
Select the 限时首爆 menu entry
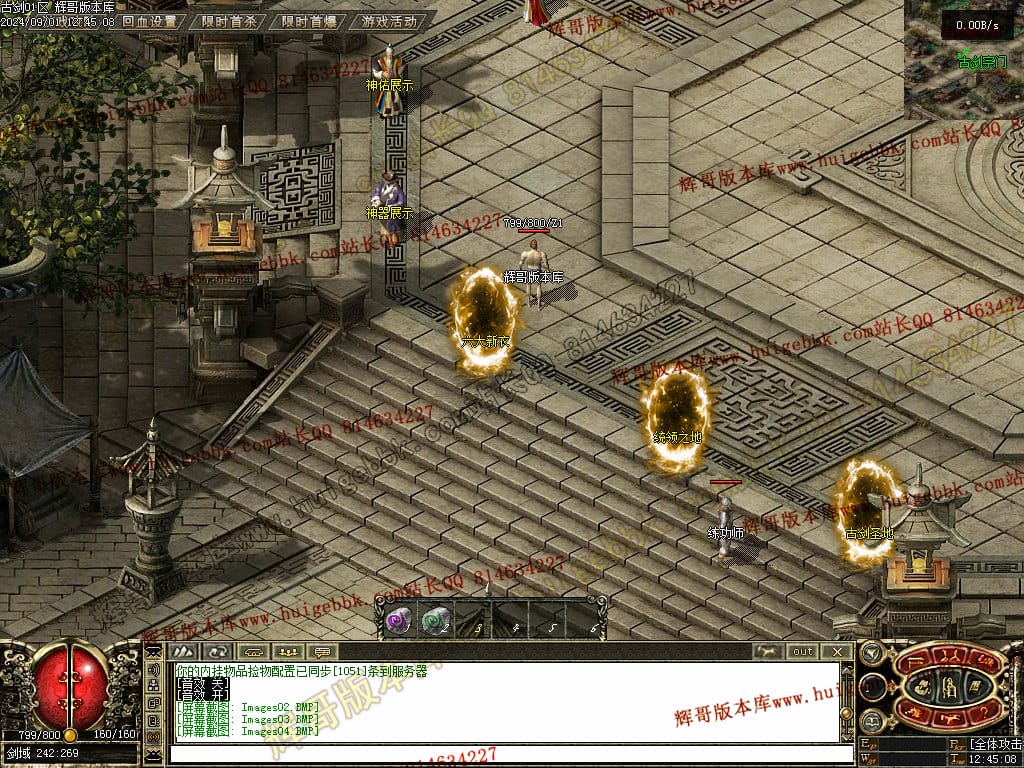[x=308, y=21]
